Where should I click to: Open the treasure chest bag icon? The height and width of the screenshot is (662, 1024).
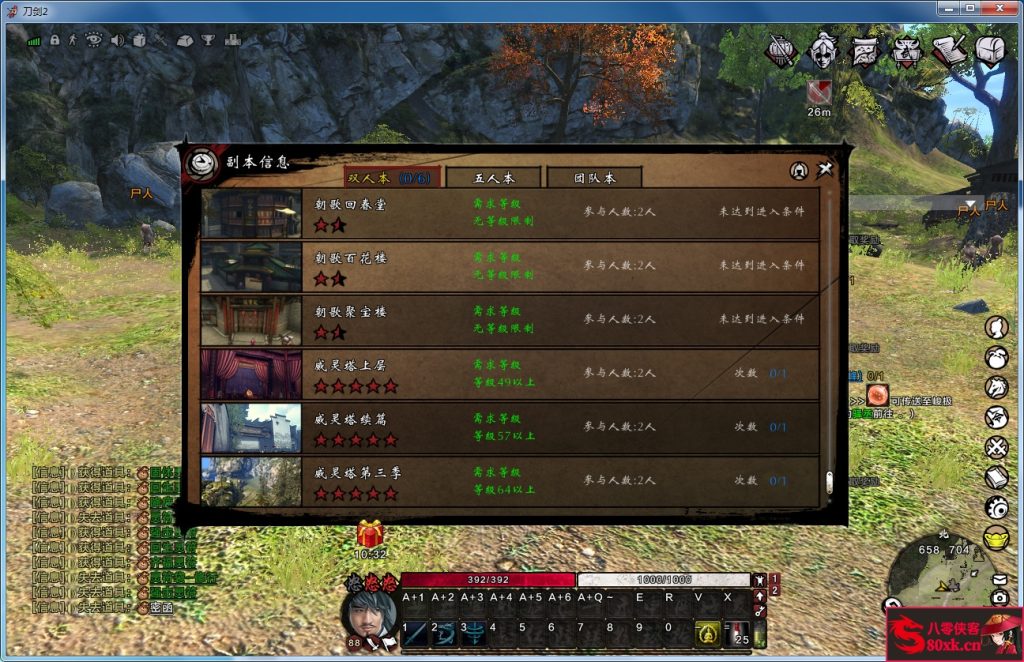tap(990, 50)
